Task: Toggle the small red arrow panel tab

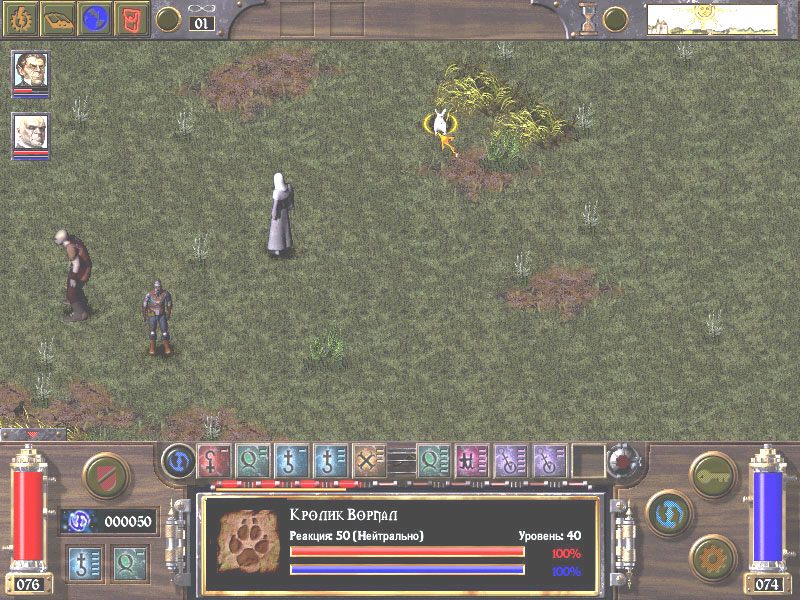Action: pos(32,435)
